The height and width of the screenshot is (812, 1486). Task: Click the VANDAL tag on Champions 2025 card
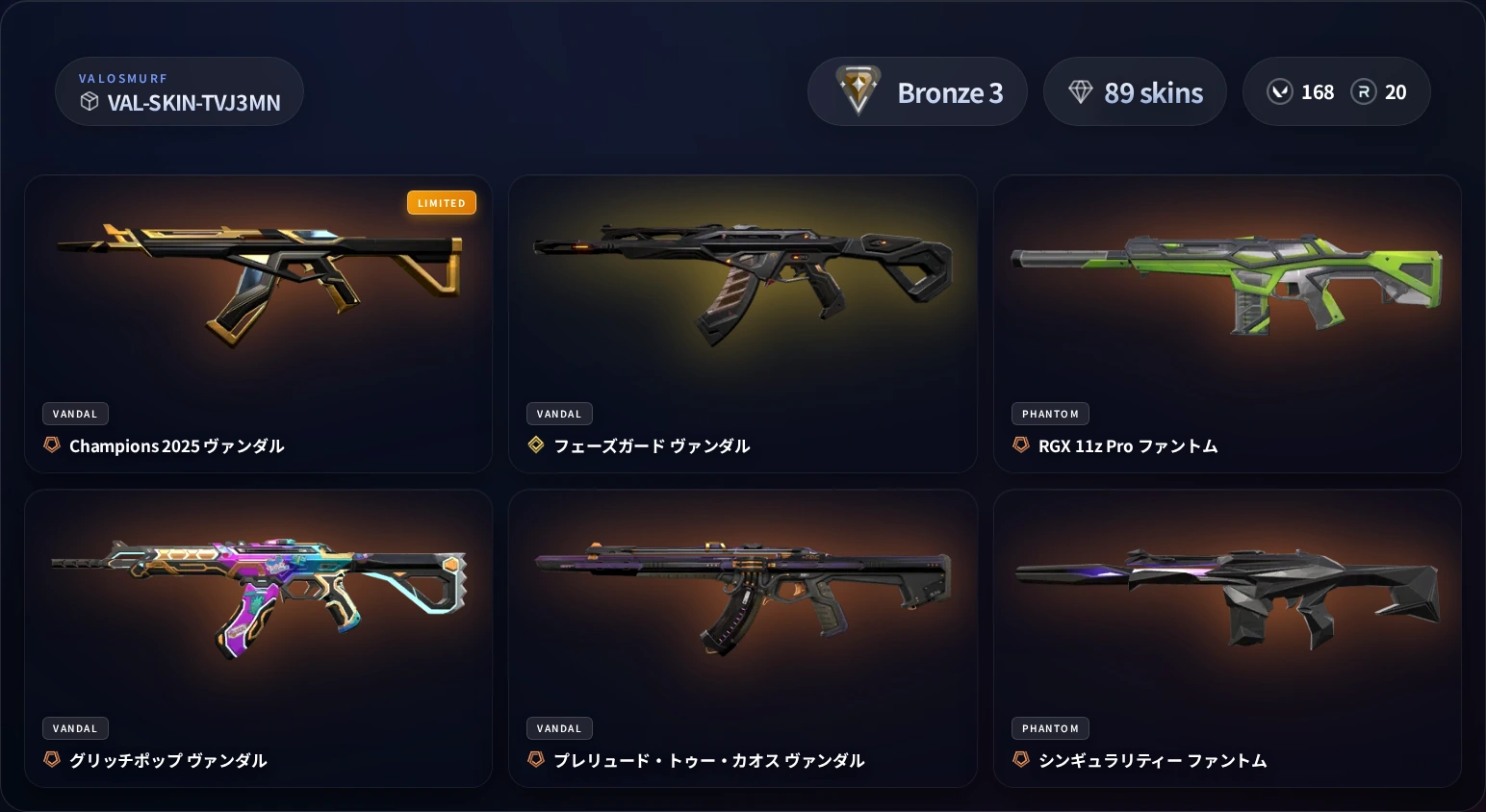[75, 414]
